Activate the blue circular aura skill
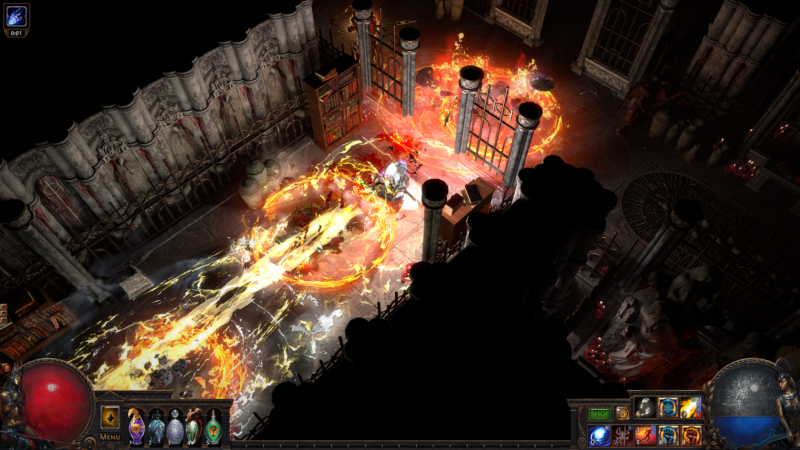Screen dimensions: 800x450 [668, 408]
